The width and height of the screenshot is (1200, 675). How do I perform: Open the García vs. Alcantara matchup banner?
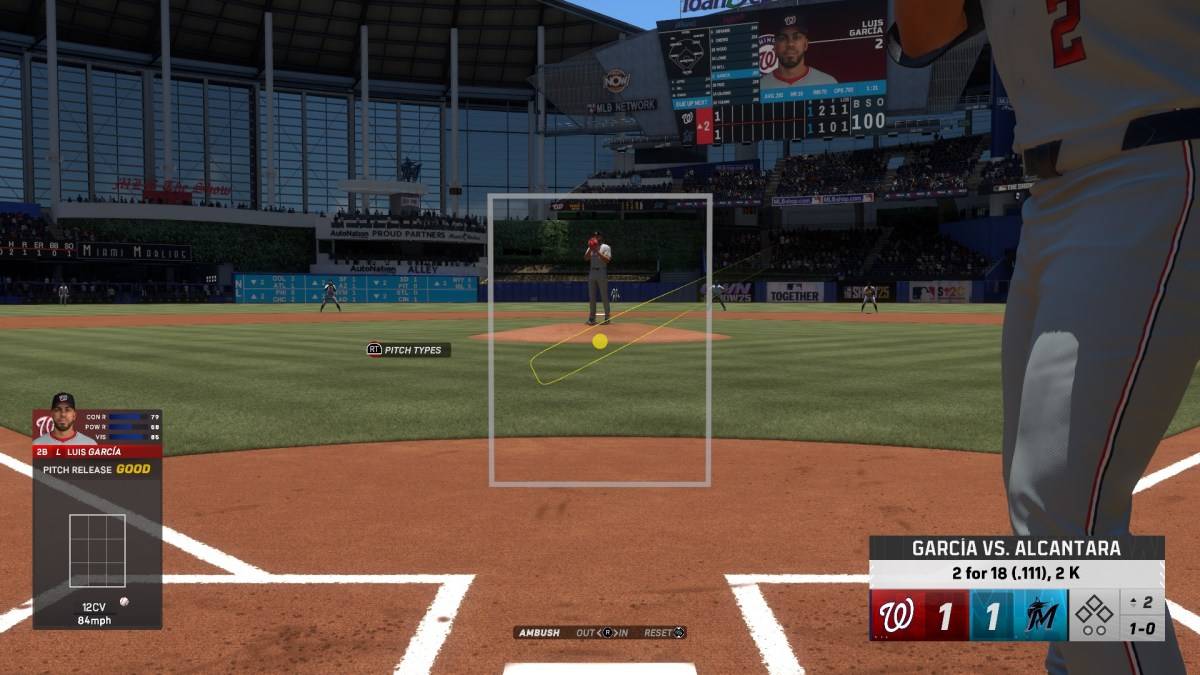tap(1016, 548)
